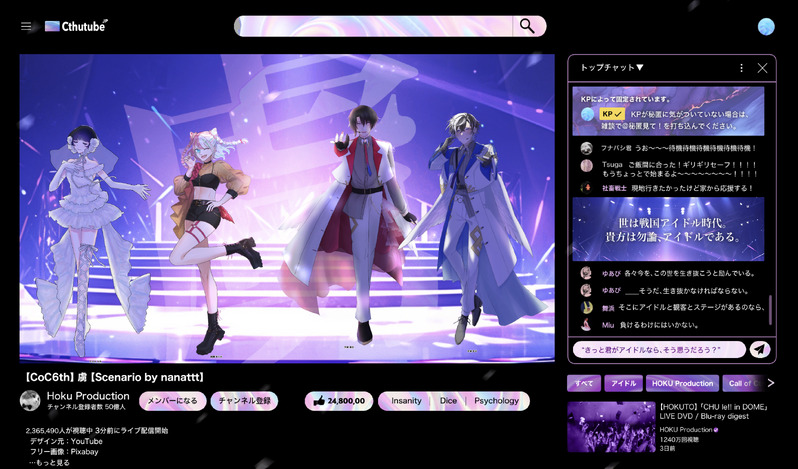
Task: Select the Psychology tag
Action: pyautogui.click(x=497, y=401)
